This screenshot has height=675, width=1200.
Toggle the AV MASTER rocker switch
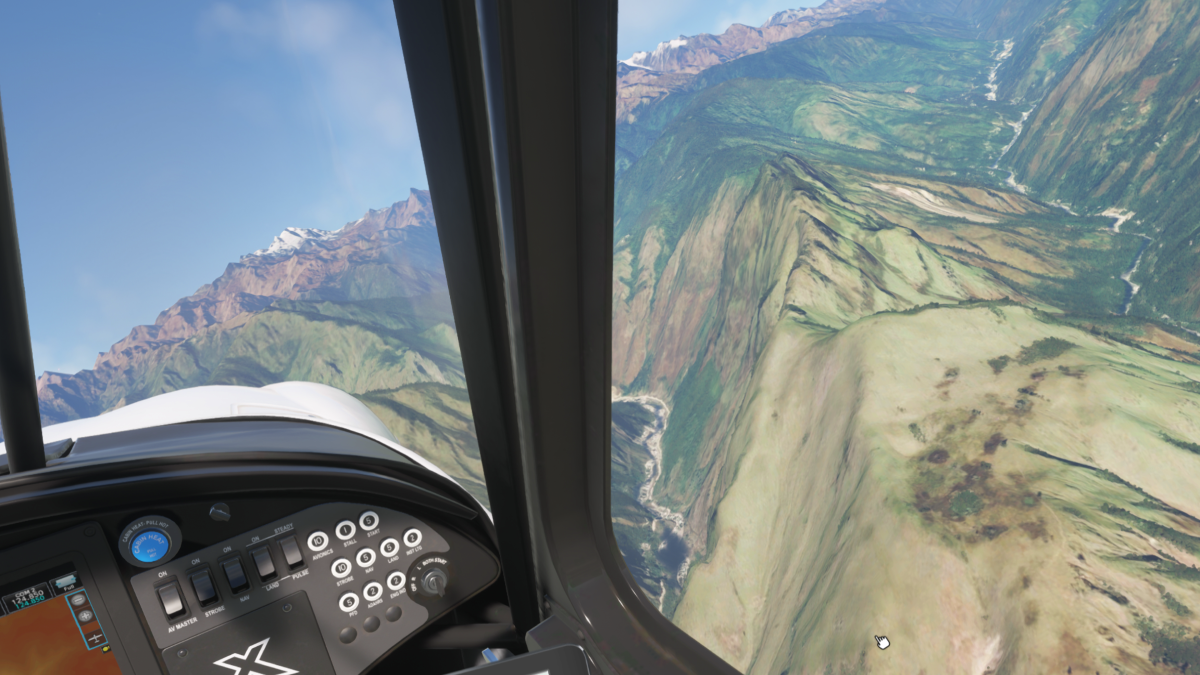point(172,598)
